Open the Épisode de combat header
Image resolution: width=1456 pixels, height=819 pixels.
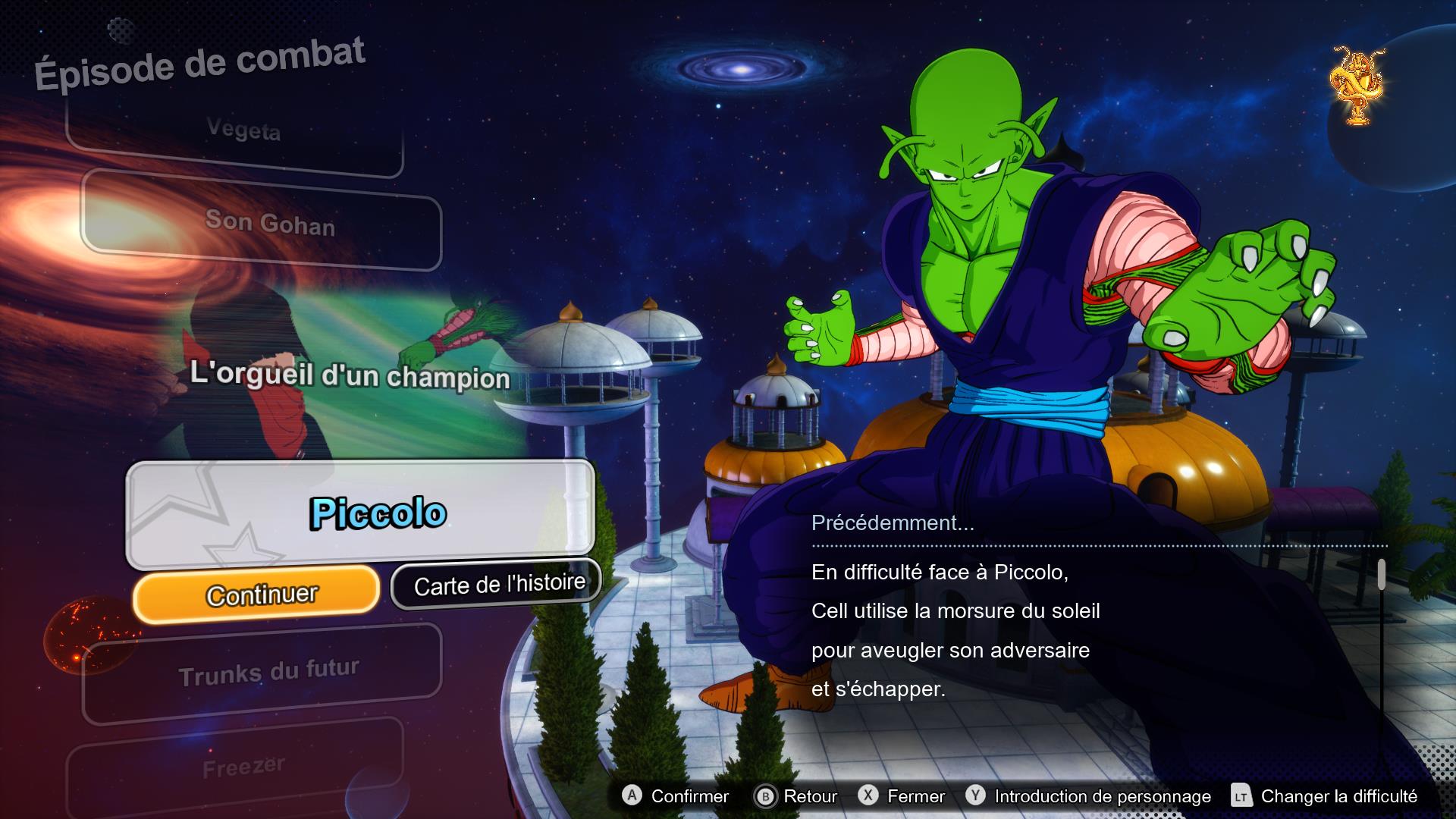[200, 61]
